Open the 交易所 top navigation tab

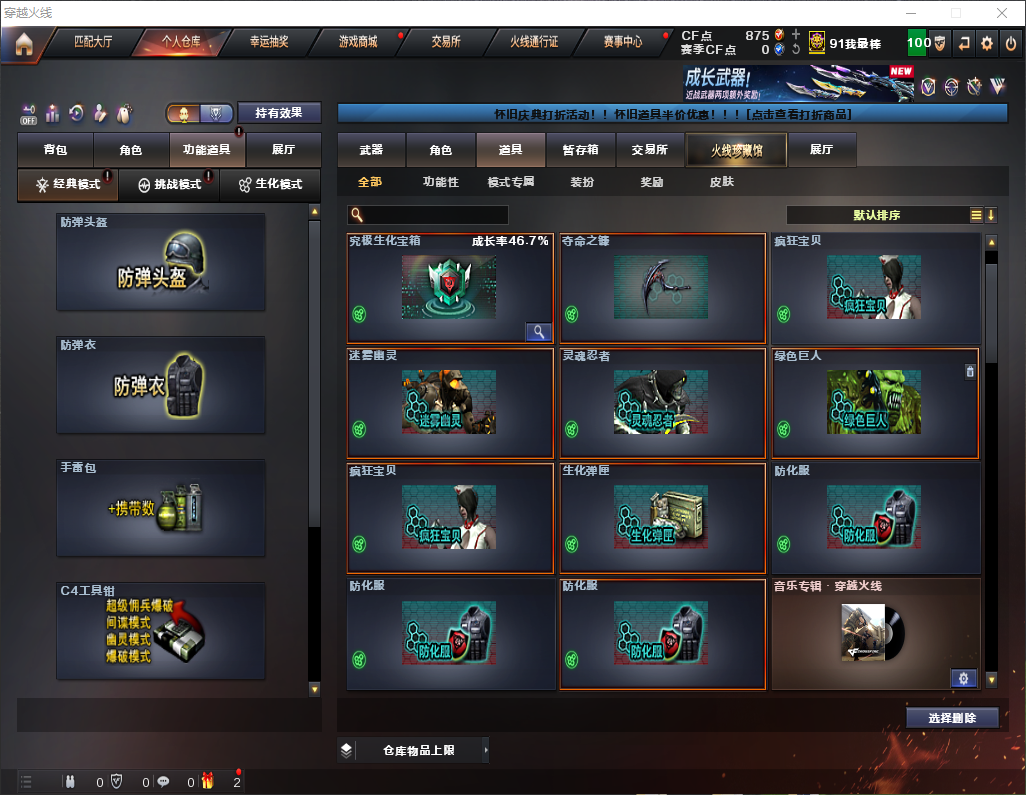(x=446, y=42)
